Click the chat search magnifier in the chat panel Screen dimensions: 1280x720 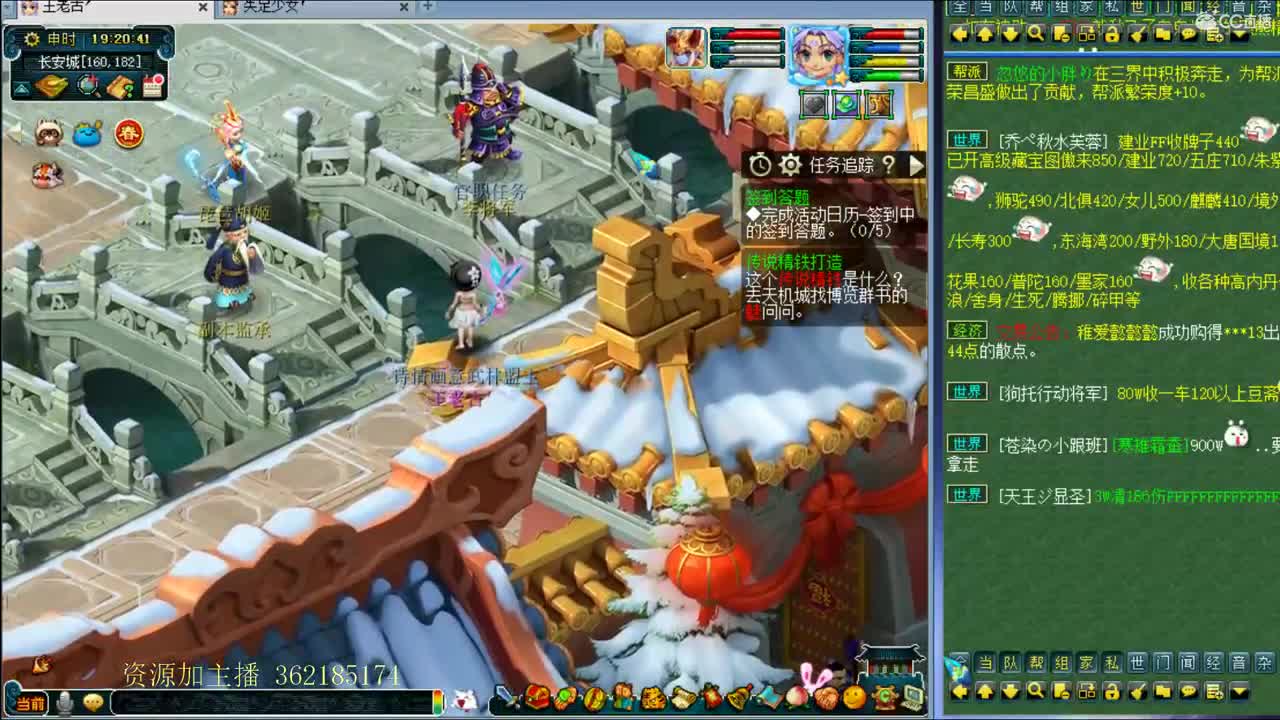pos(1037,691)
